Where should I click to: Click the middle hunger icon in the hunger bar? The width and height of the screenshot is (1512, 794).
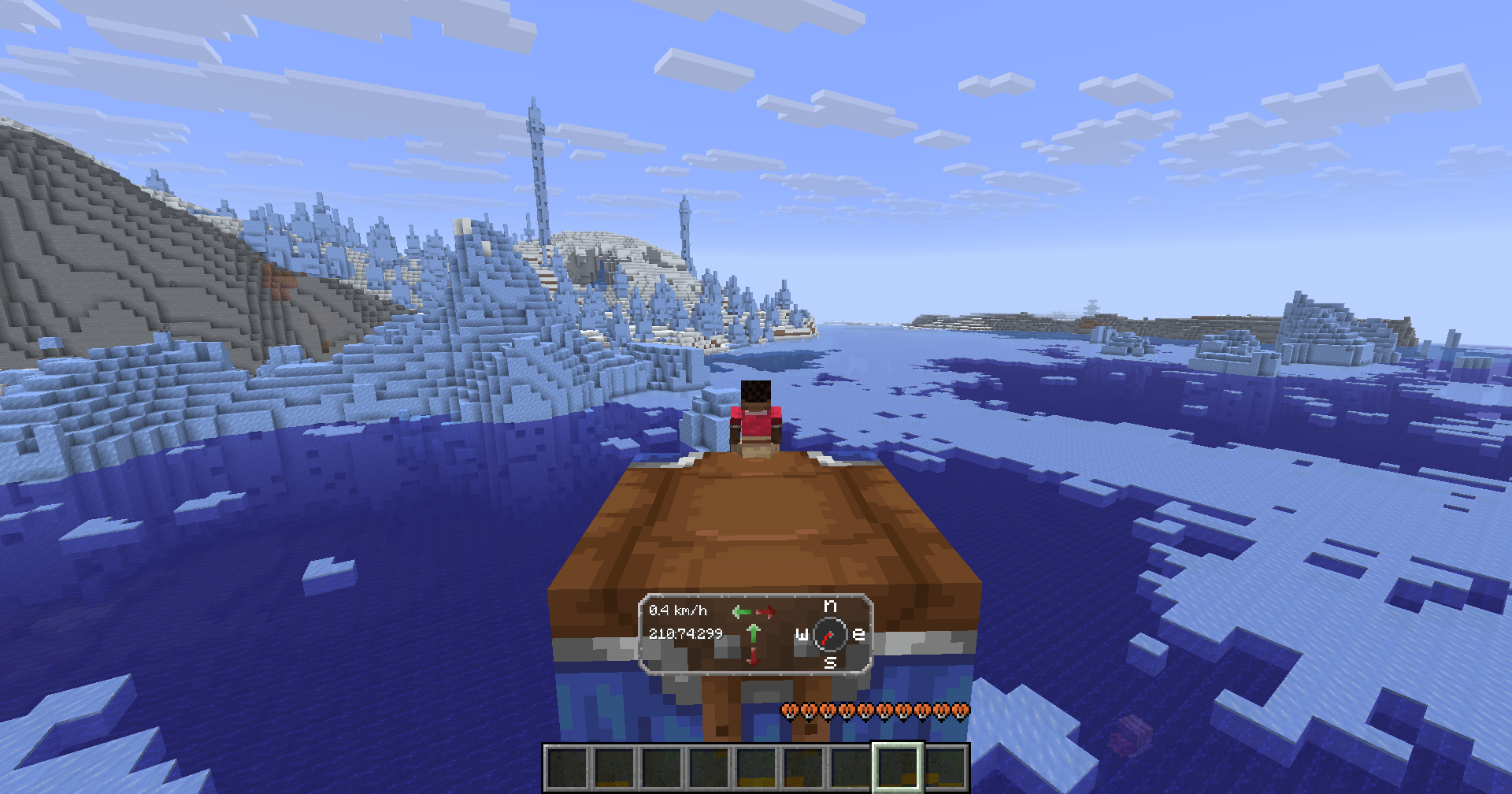pos(875,711)
